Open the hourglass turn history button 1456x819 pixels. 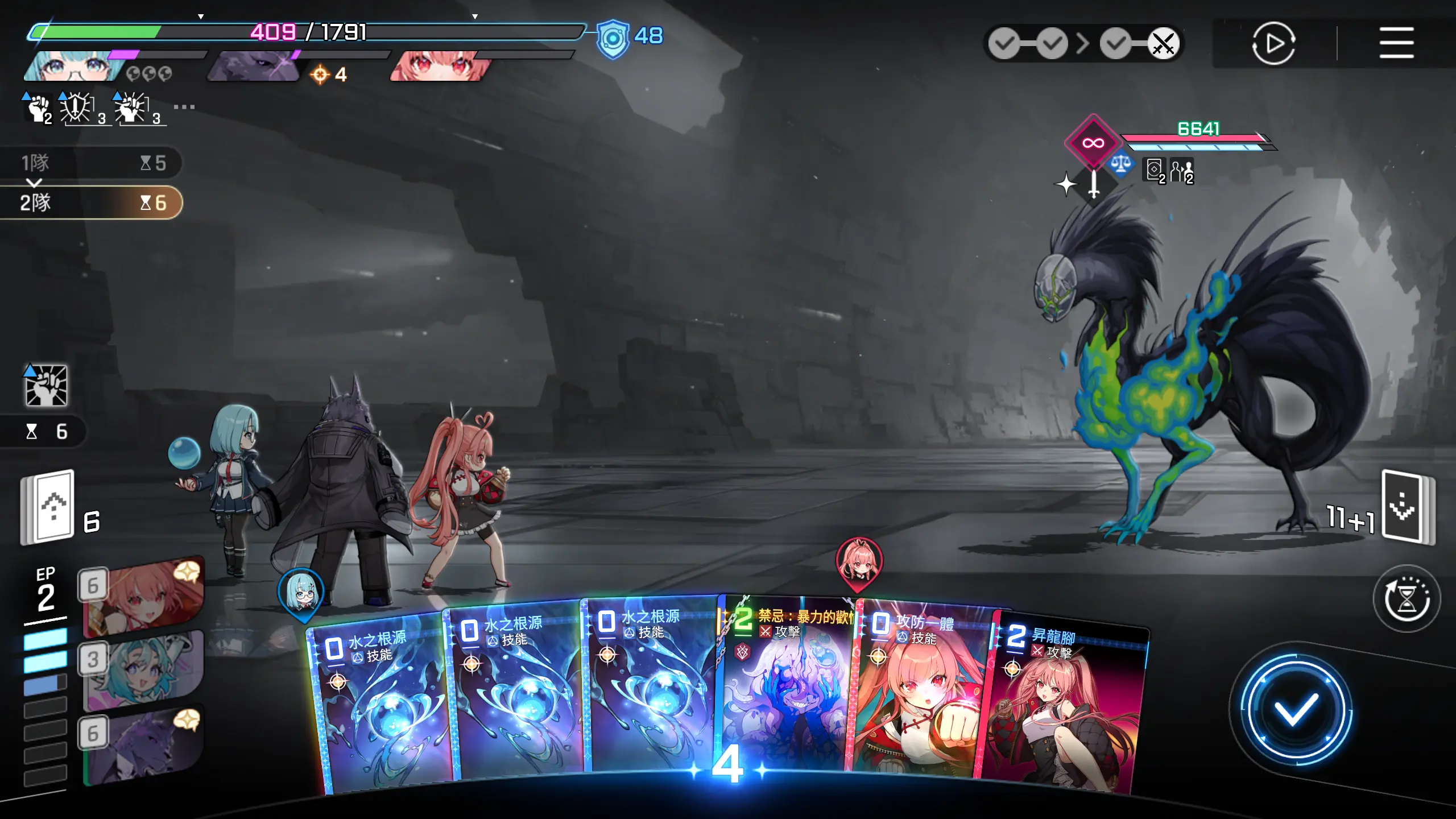click(x=1406, y=598)
